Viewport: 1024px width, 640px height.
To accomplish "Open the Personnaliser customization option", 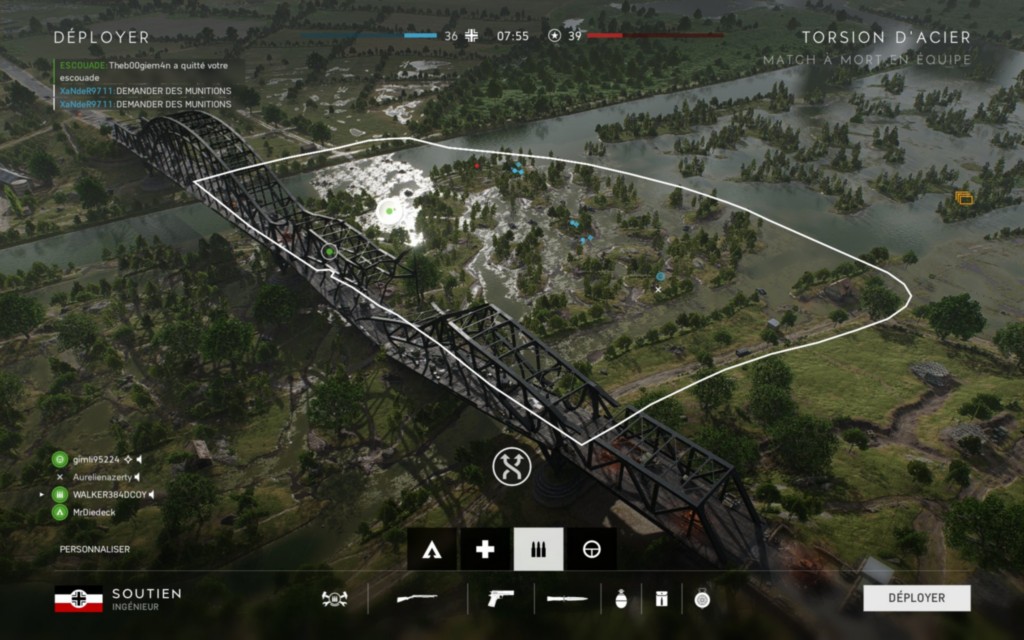I will pyautogui.click(x=94, y=549).
